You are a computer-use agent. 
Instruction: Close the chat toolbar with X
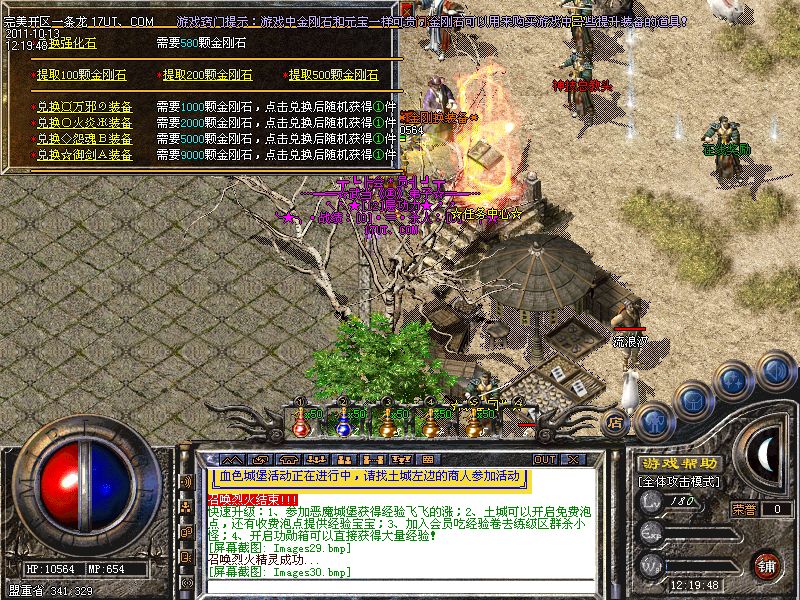point(573,459)
